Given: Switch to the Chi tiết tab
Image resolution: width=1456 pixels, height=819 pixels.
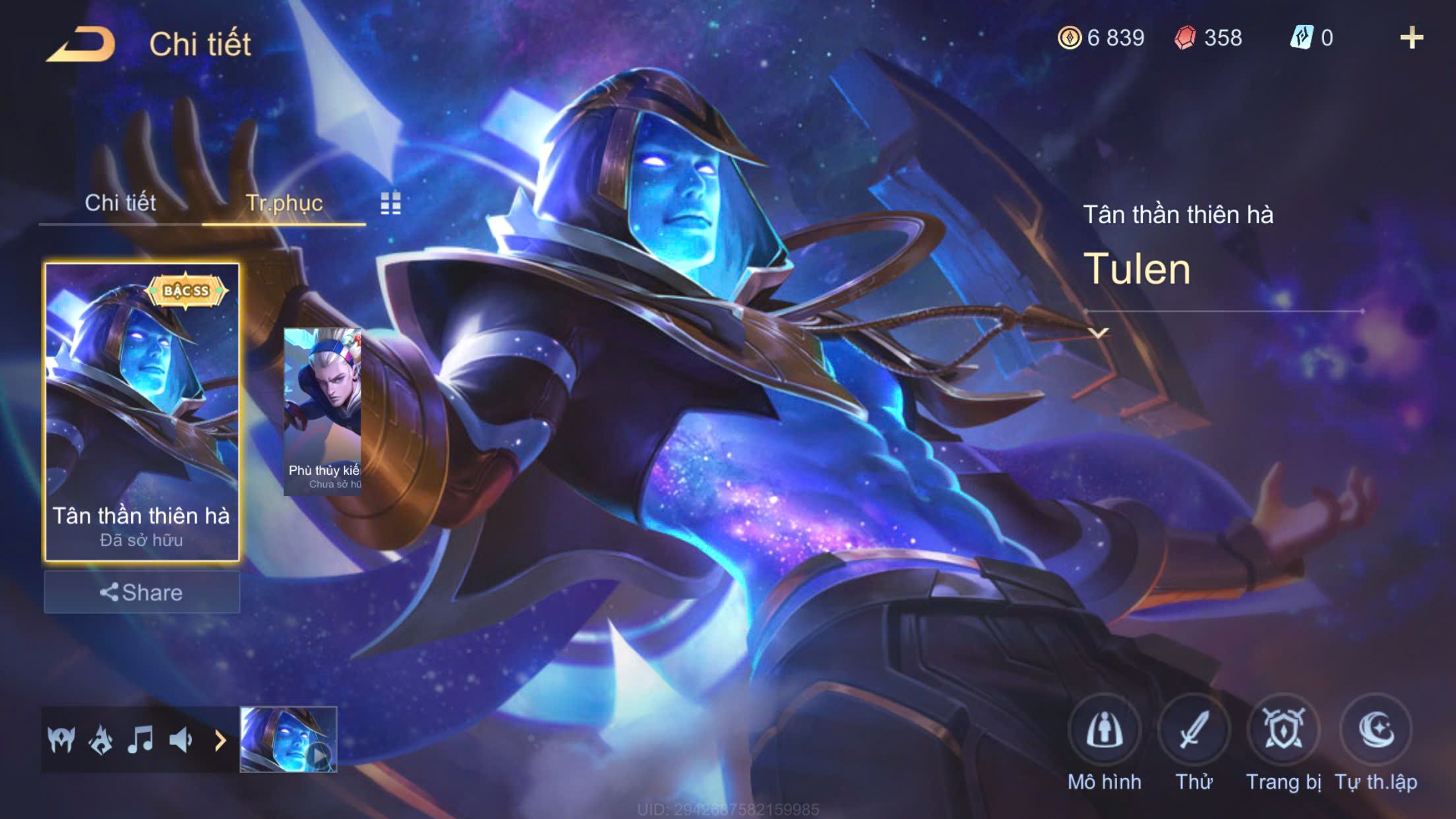Looking at the screenshot, I should [120, 202].
